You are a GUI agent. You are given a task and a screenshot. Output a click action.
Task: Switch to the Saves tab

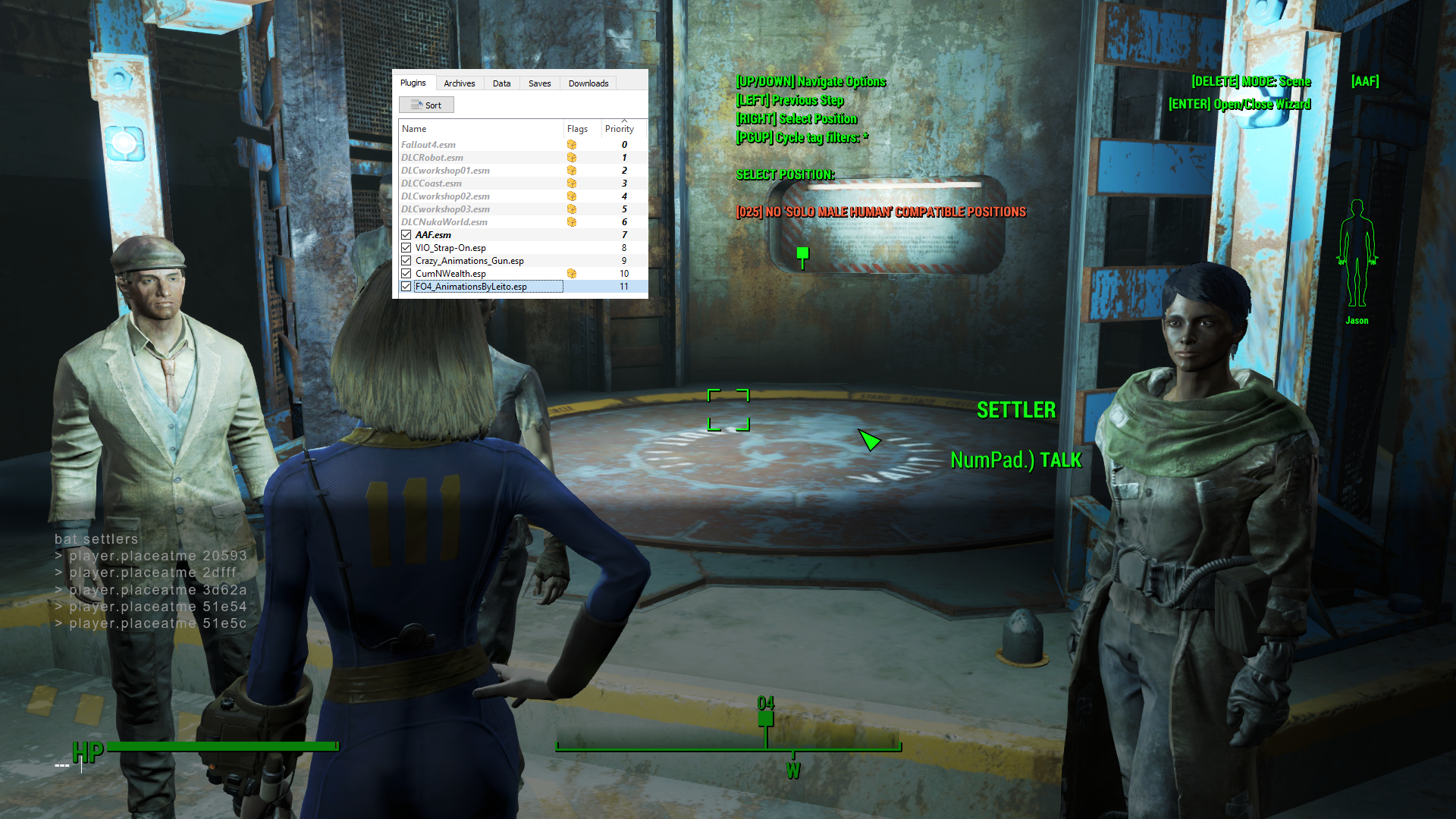(539, 83)
